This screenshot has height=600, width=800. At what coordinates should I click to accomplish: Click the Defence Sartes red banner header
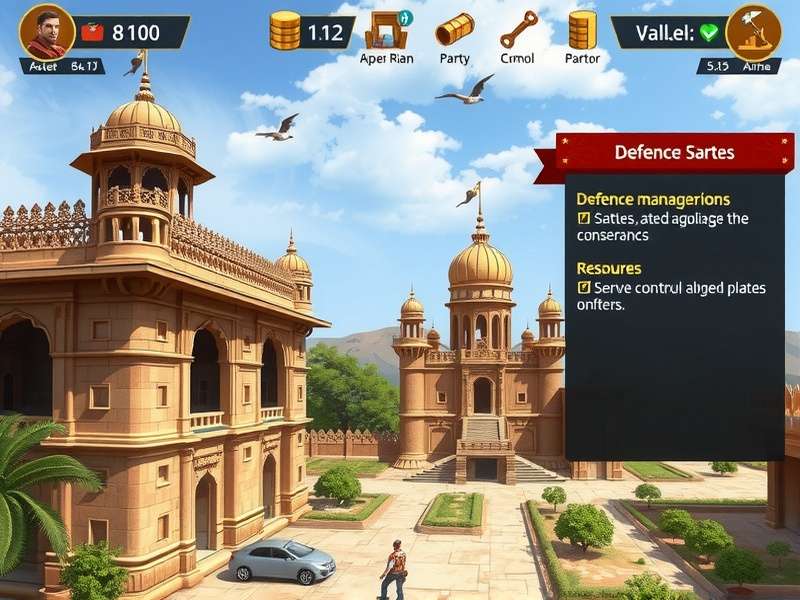[674, 153]
